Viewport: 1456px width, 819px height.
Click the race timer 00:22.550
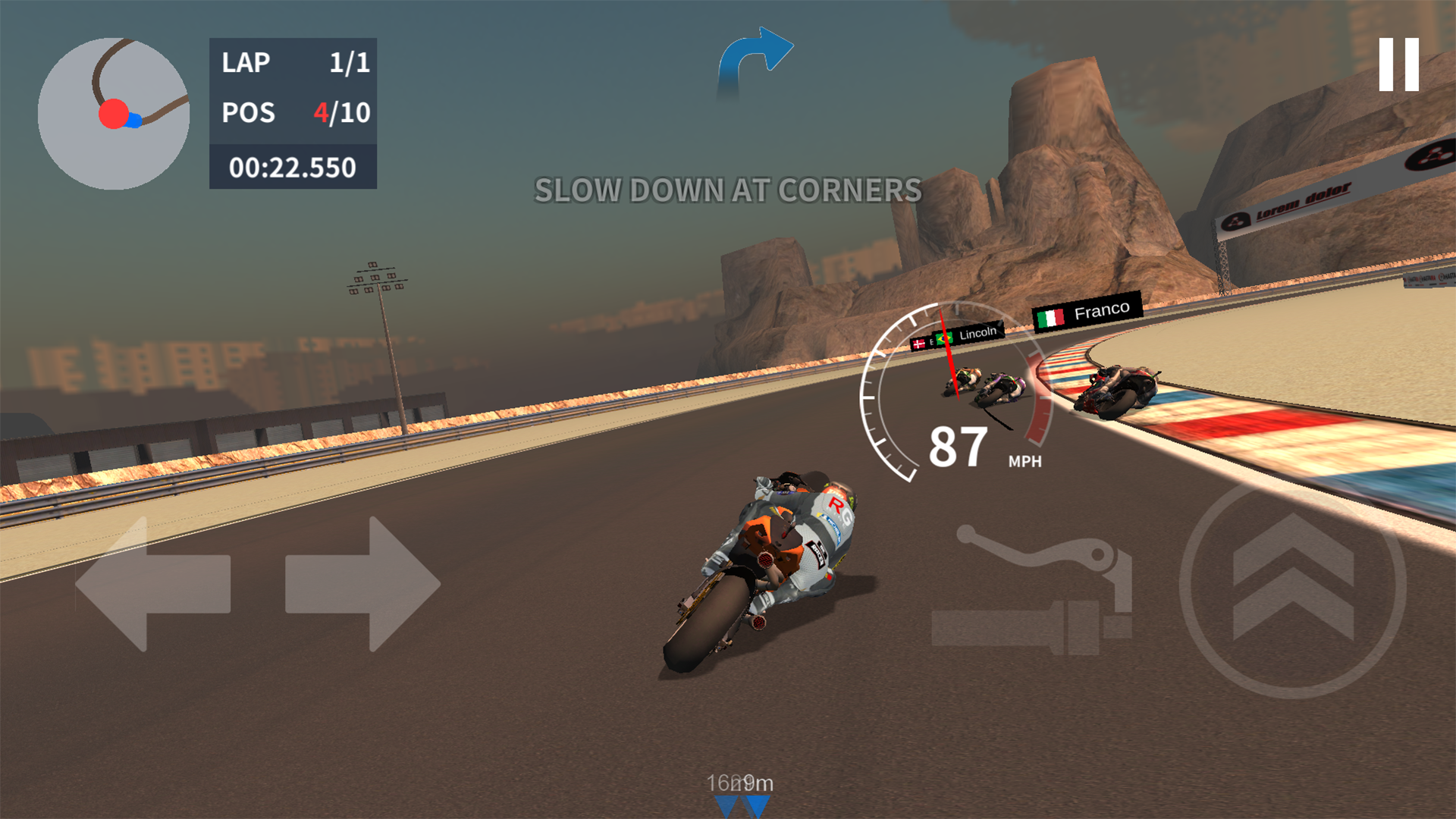click(294, 168)
